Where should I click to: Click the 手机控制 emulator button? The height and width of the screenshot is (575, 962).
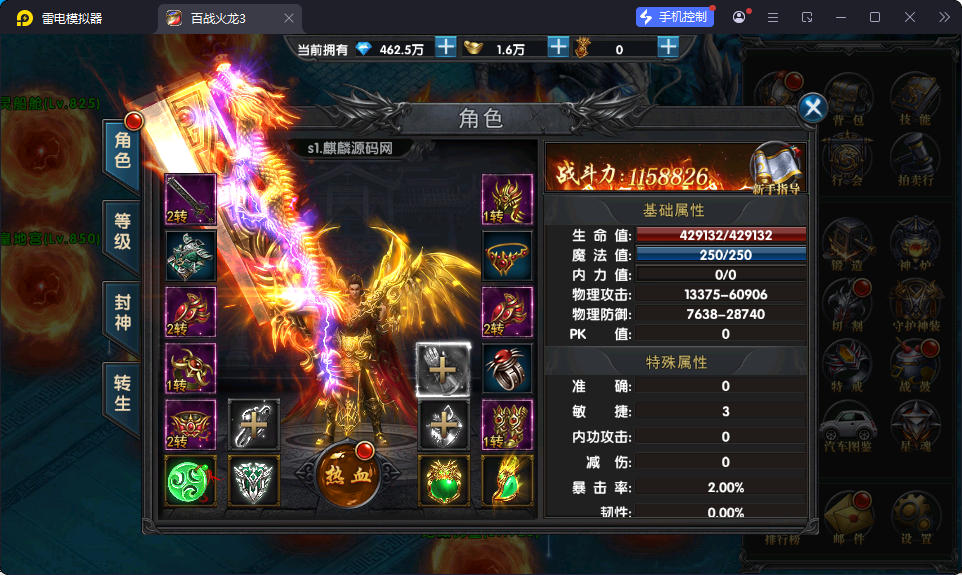click(675, 17)
